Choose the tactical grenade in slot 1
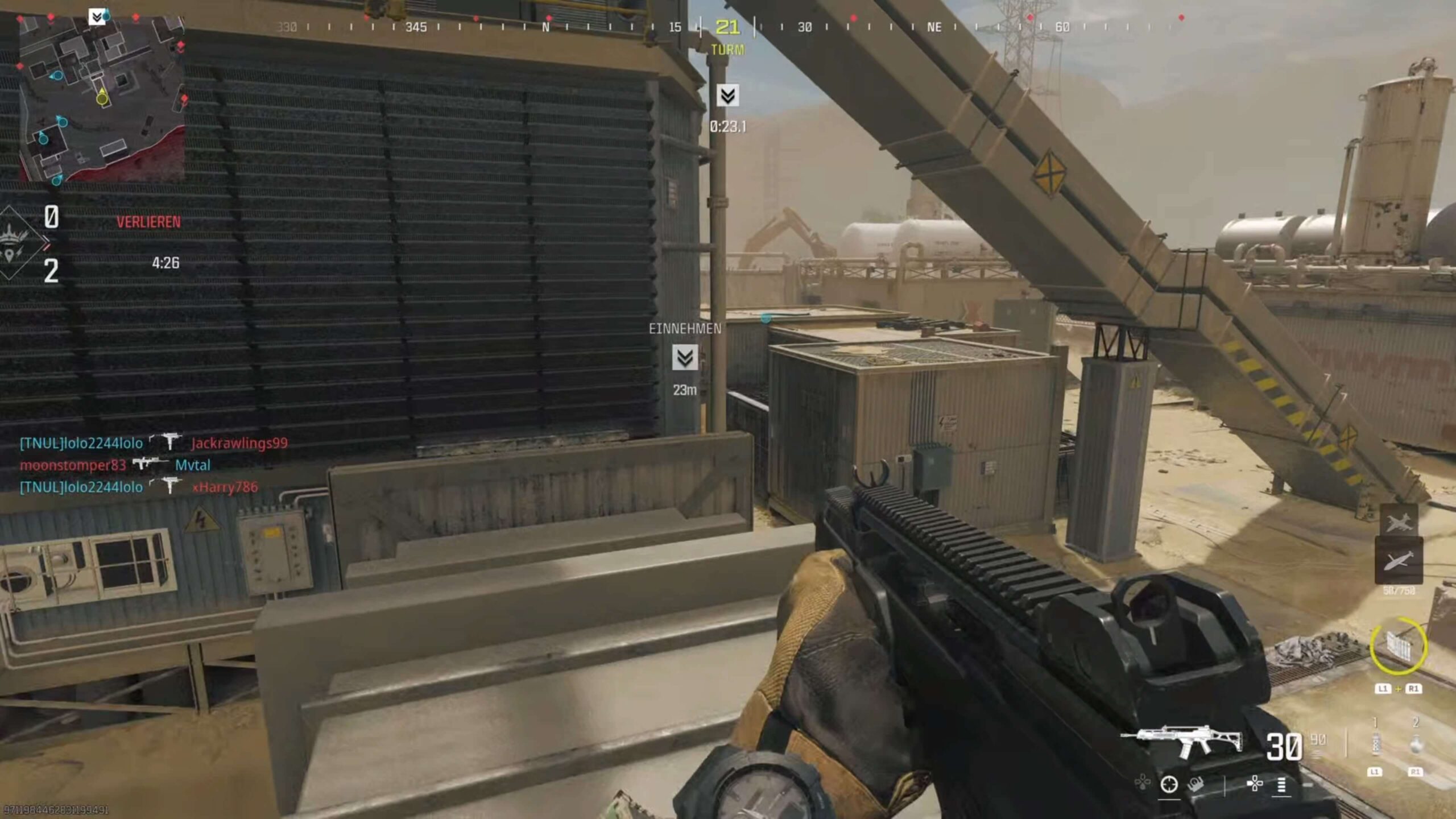 coord(1375,743)
